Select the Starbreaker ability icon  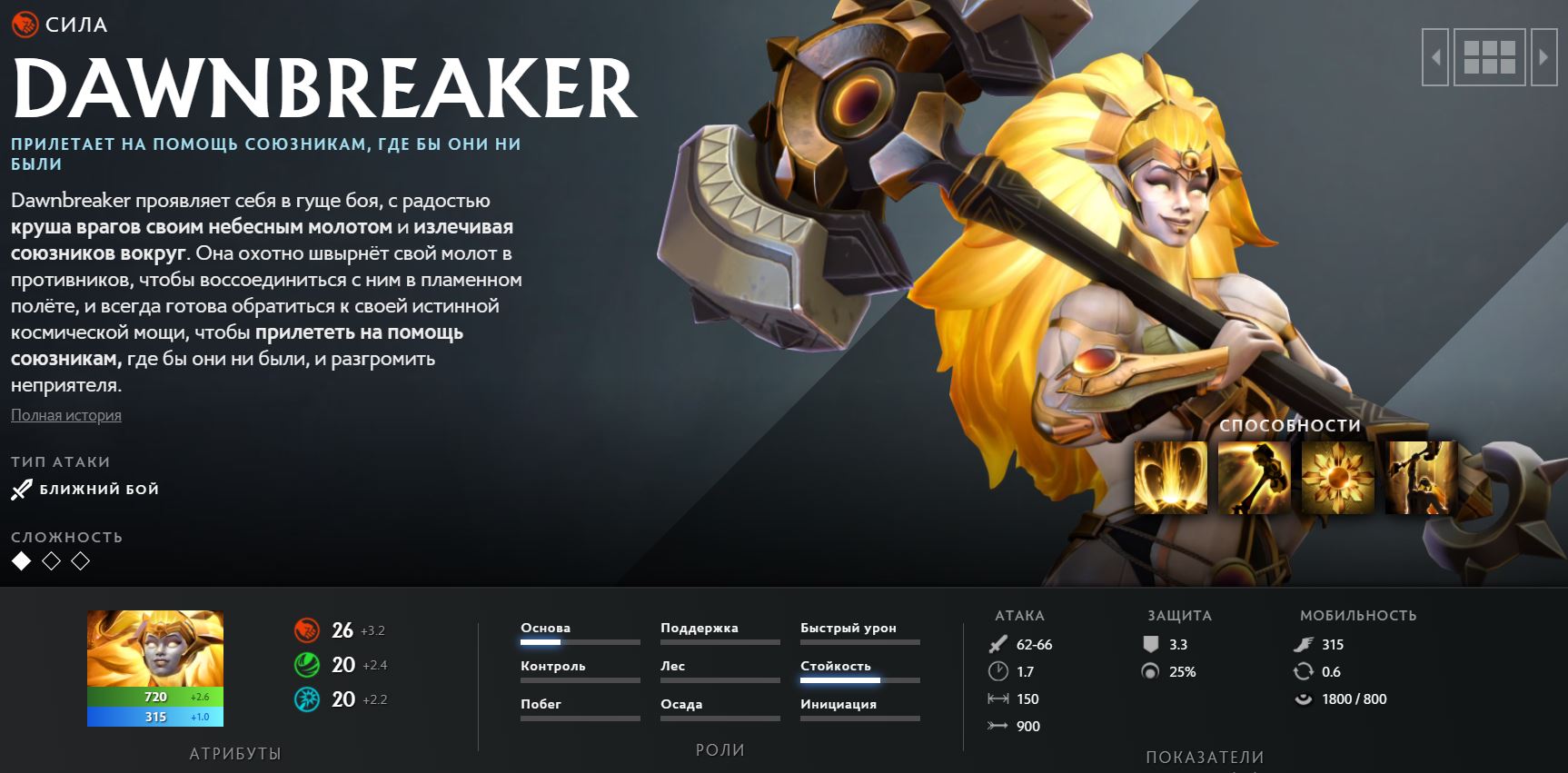click(x=1170, y=478)
